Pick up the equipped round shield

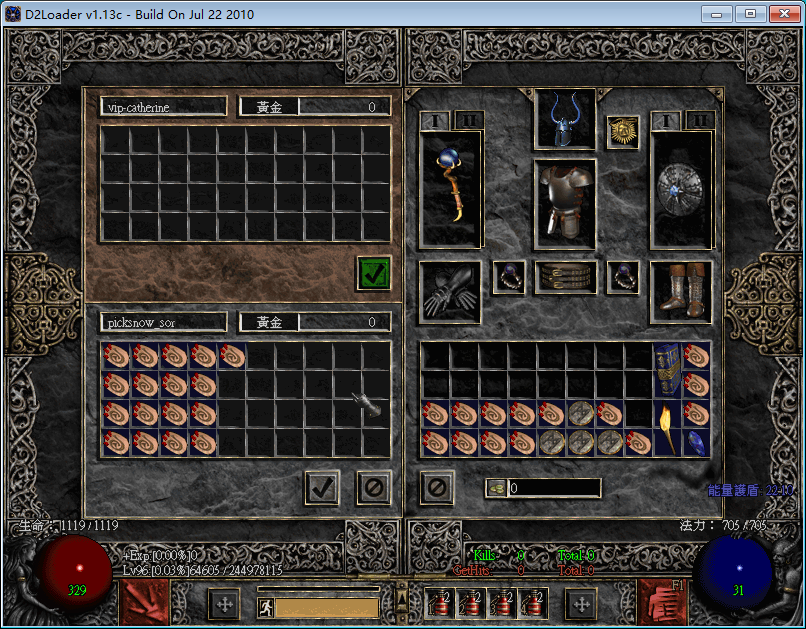681,188
